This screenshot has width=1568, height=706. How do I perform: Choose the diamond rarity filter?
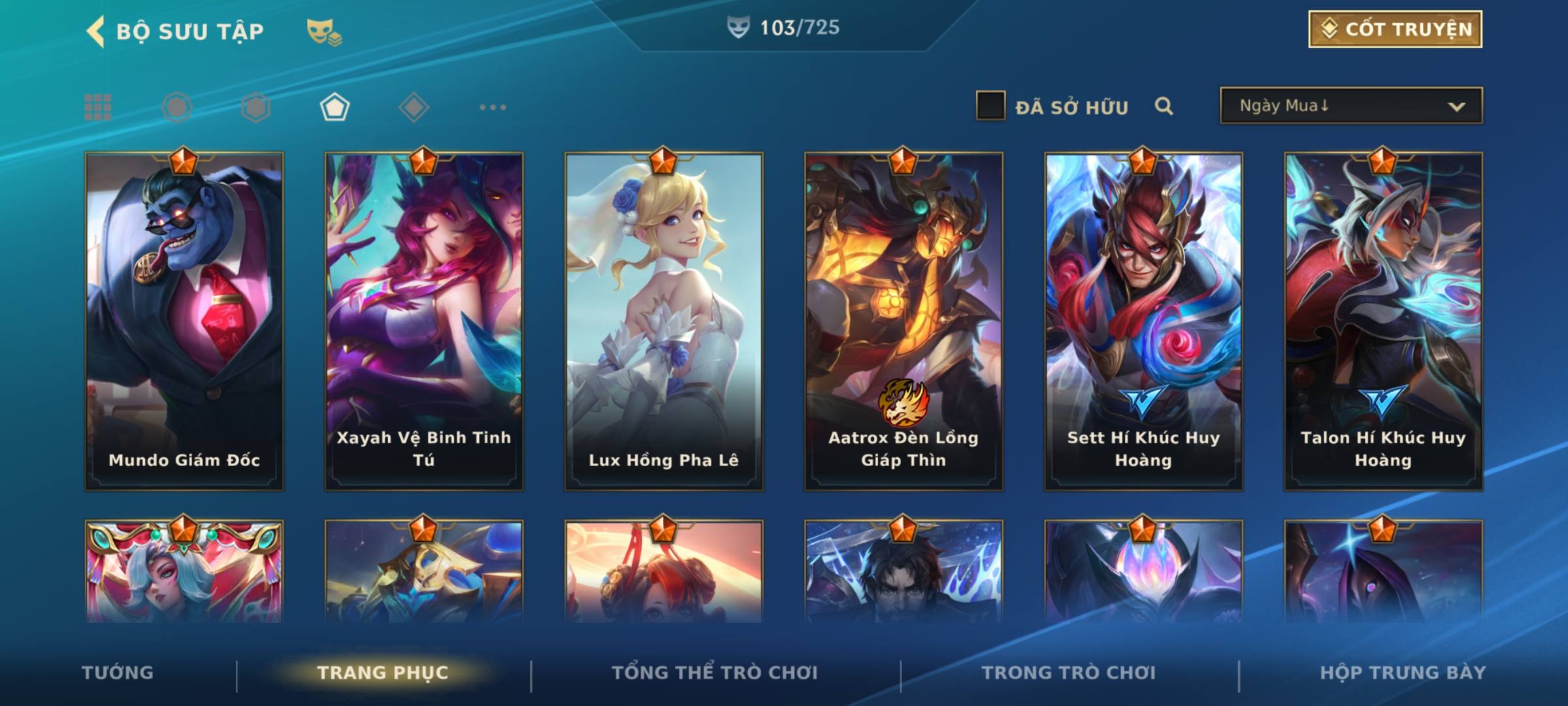coord(414,107)
